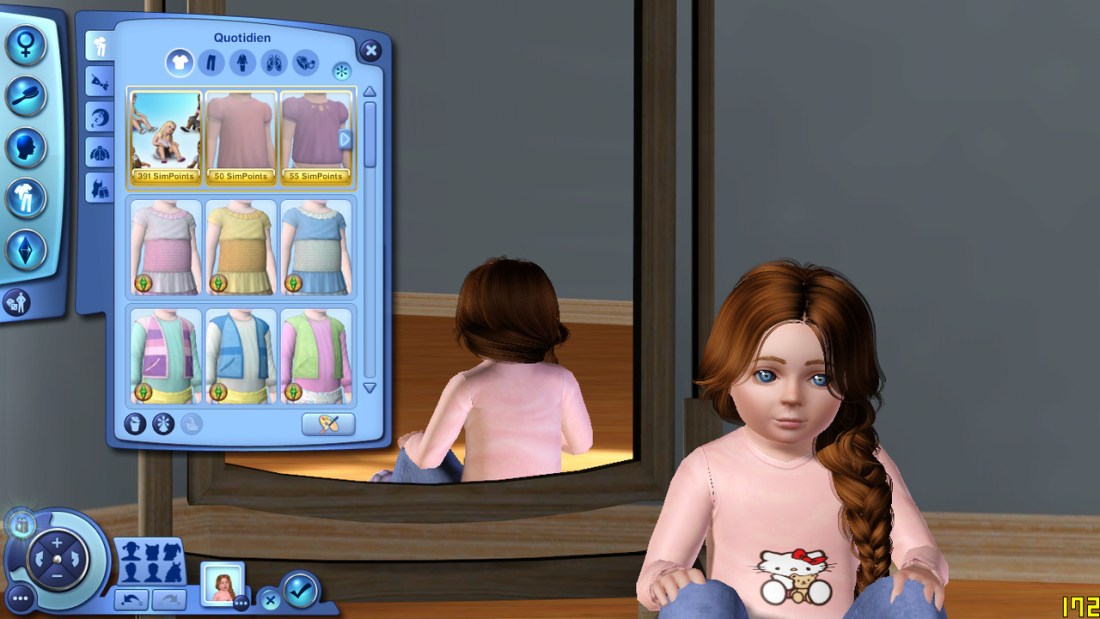Select the blue vest toddler outfit
Viewport: 1100px width, 619px height.
(x=241, y=355)
